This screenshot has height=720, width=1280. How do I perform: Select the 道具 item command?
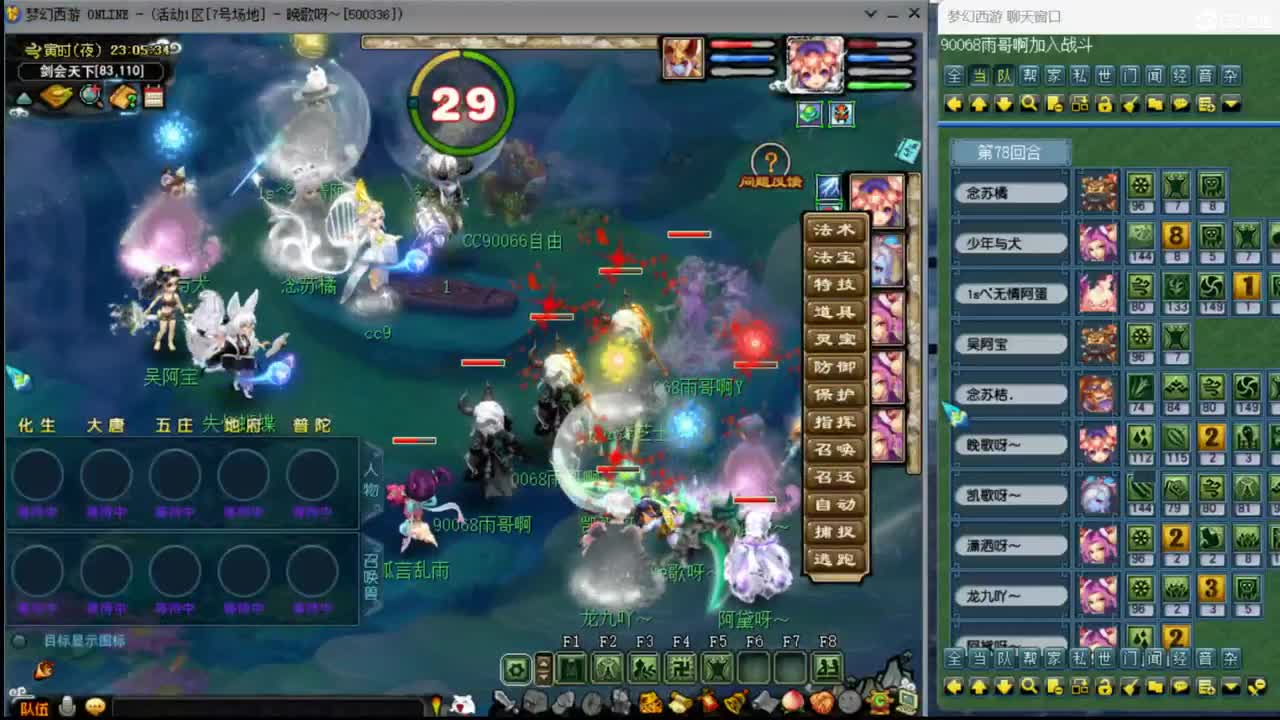coord(833,313)
